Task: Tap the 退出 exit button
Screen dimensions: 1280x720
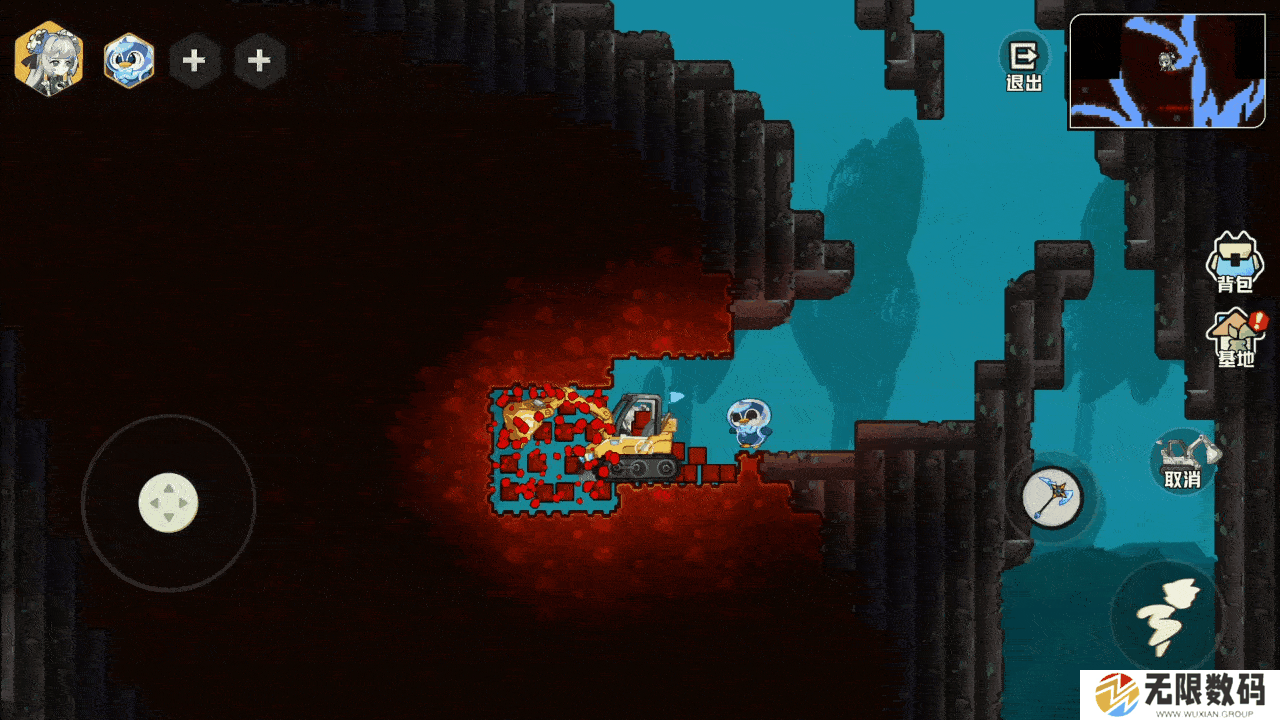Action: (x=1024, y=64)
